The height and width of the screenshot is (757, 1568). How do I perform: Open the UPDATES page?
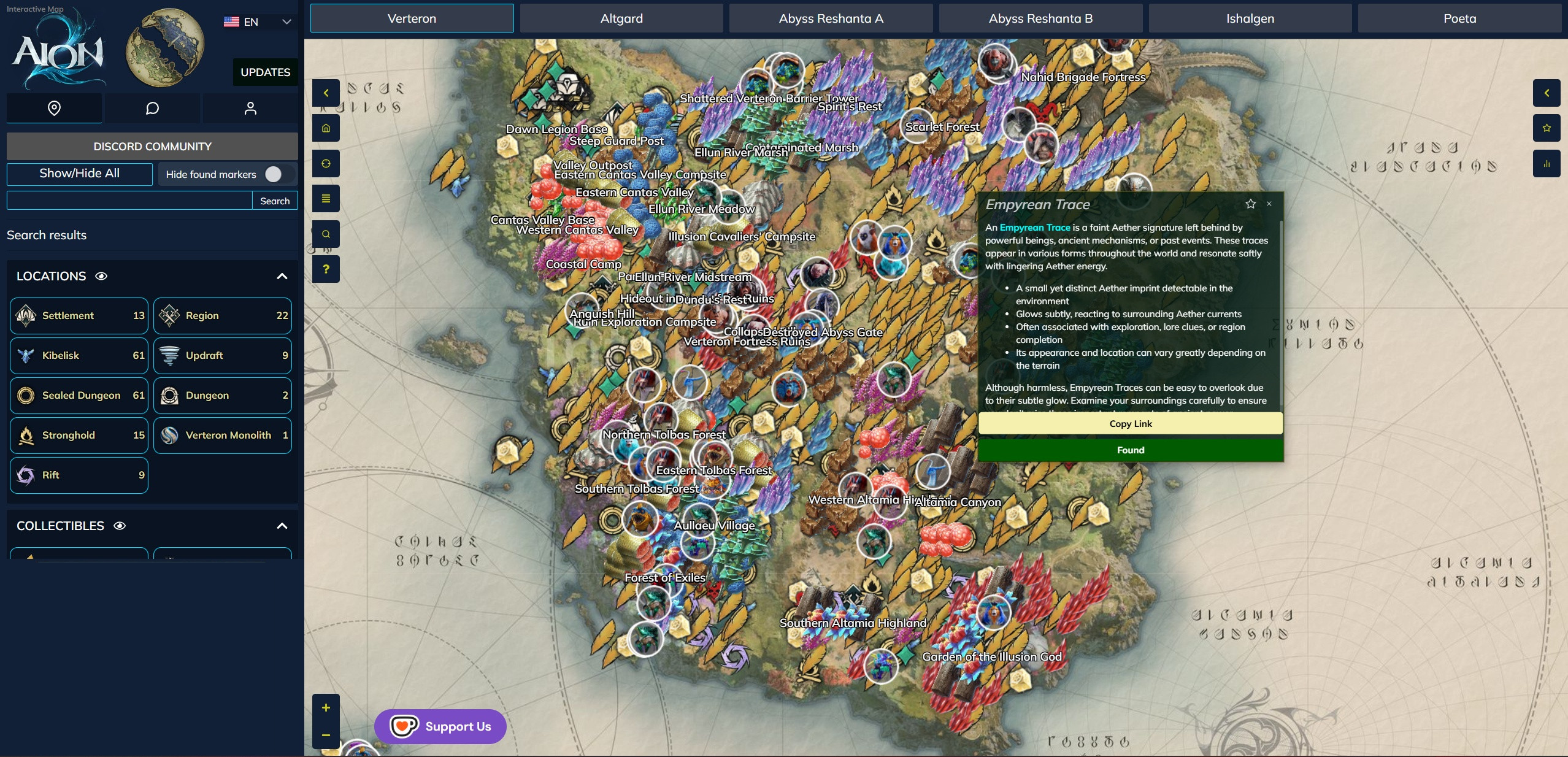coord(265,72)
